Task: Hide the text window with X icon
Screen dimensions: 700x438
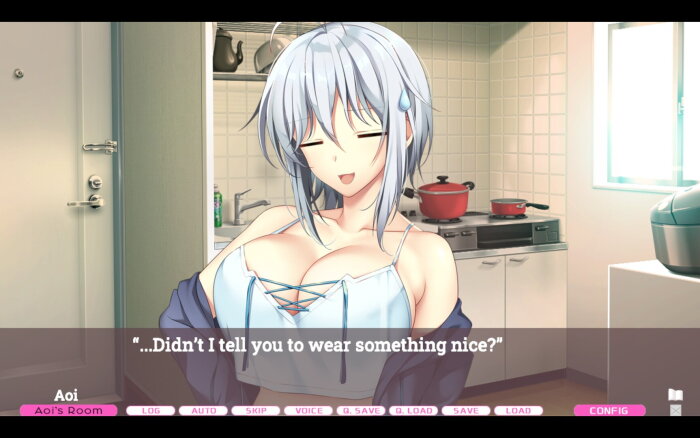Action: tap(675, 410)
